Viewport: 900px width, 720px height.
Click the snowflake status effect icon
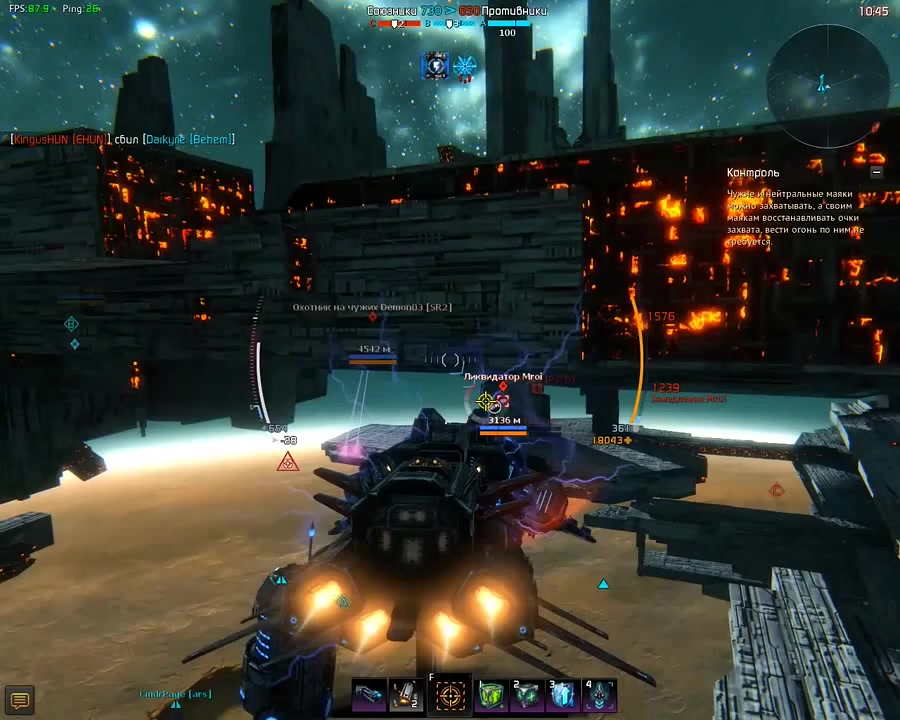pyautogui.click(x=465, y=67)
